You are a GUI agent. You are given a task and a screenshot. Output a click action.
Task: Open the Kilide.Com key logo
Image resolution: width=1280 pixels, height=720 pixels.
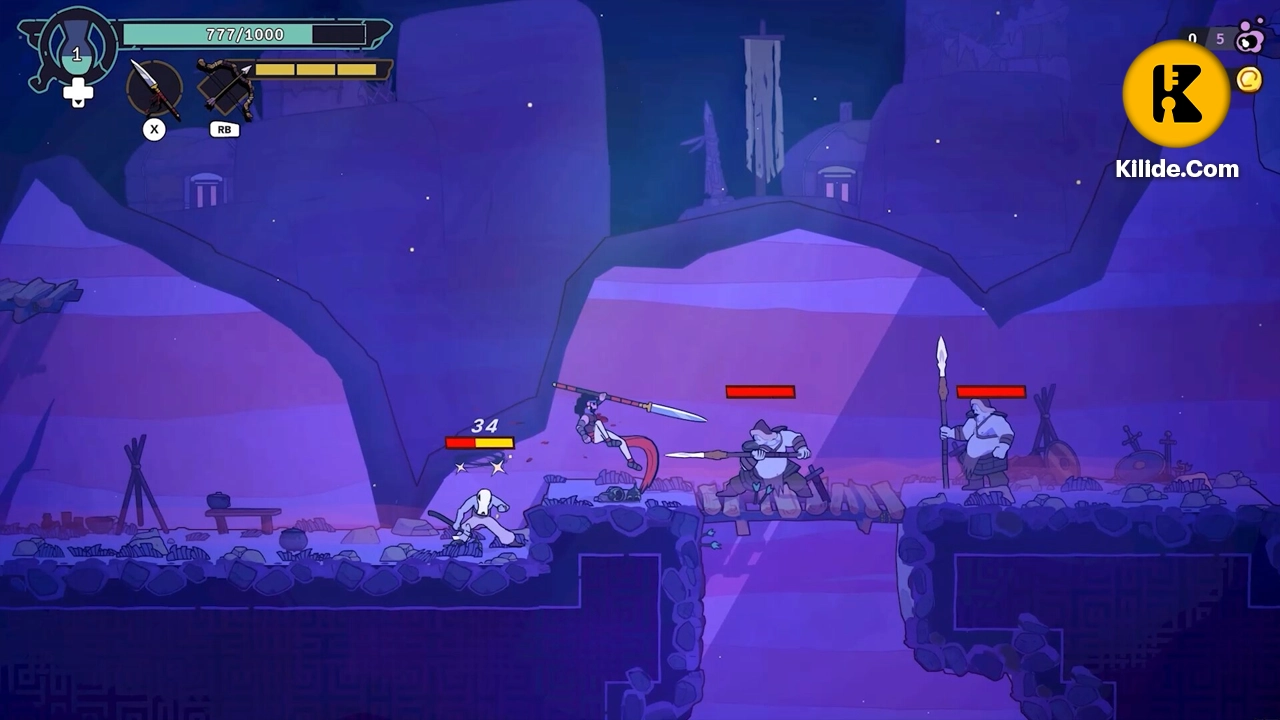[x=1176, y=94]
